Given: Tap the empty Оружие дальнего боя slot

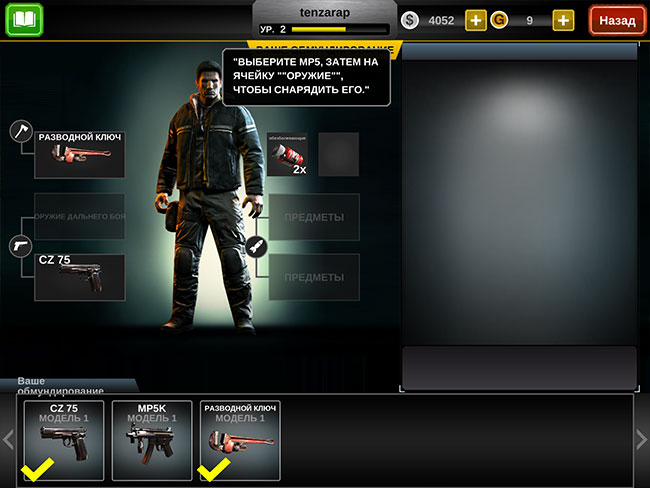Looking at the screenshot, I should click(x=80, y=217).
